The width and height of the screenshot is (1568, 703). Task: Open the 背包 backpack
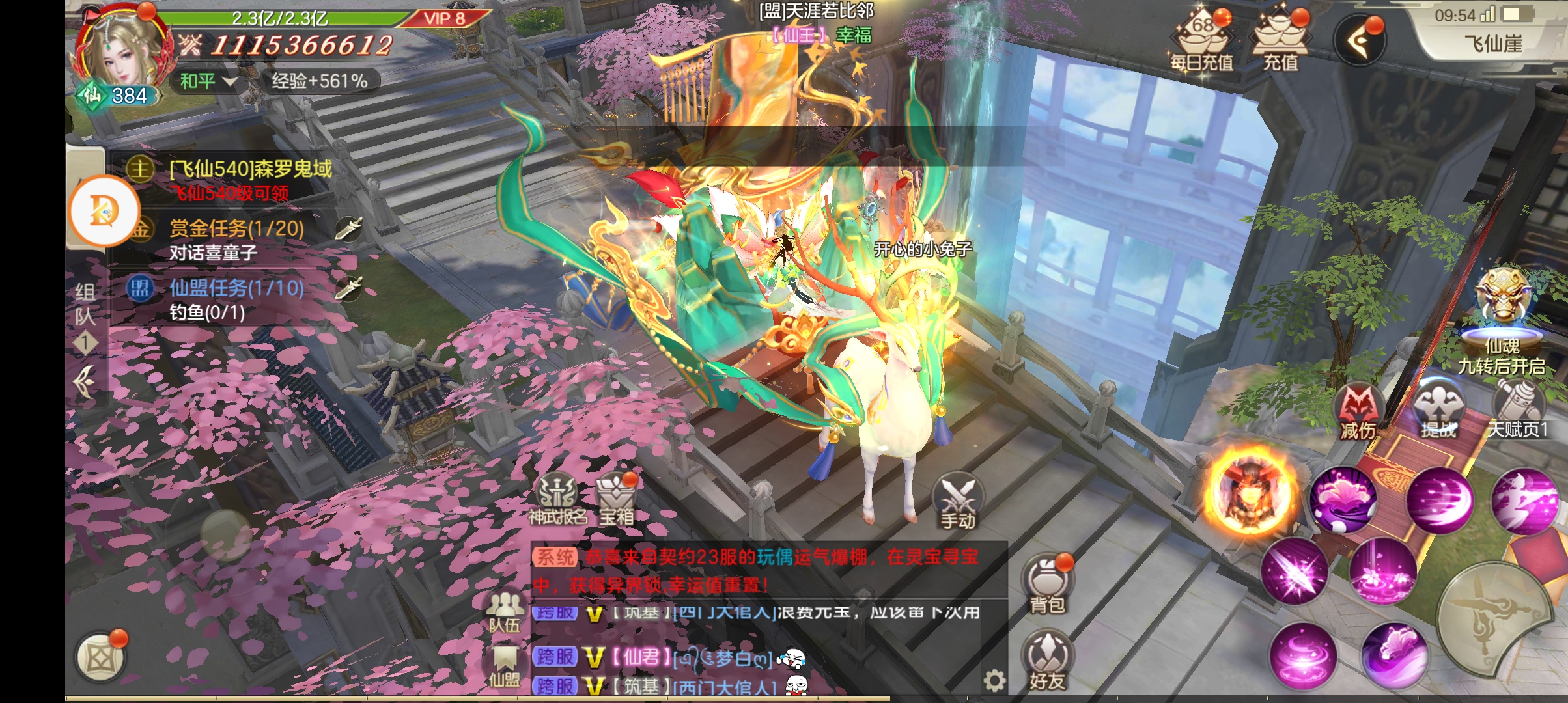pos(1047,584)
